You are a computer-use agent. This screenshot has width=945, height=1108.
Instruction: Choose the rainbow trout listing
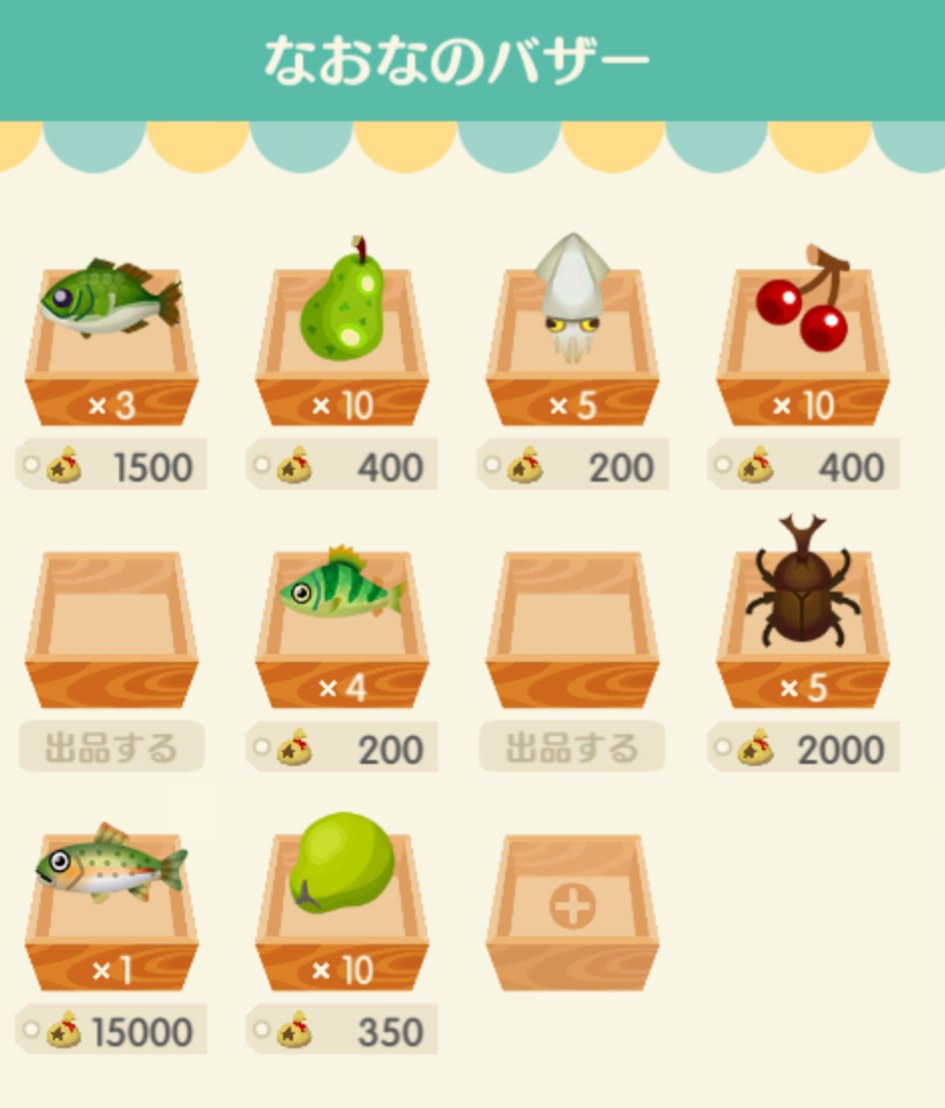click(x=111, y=906)
